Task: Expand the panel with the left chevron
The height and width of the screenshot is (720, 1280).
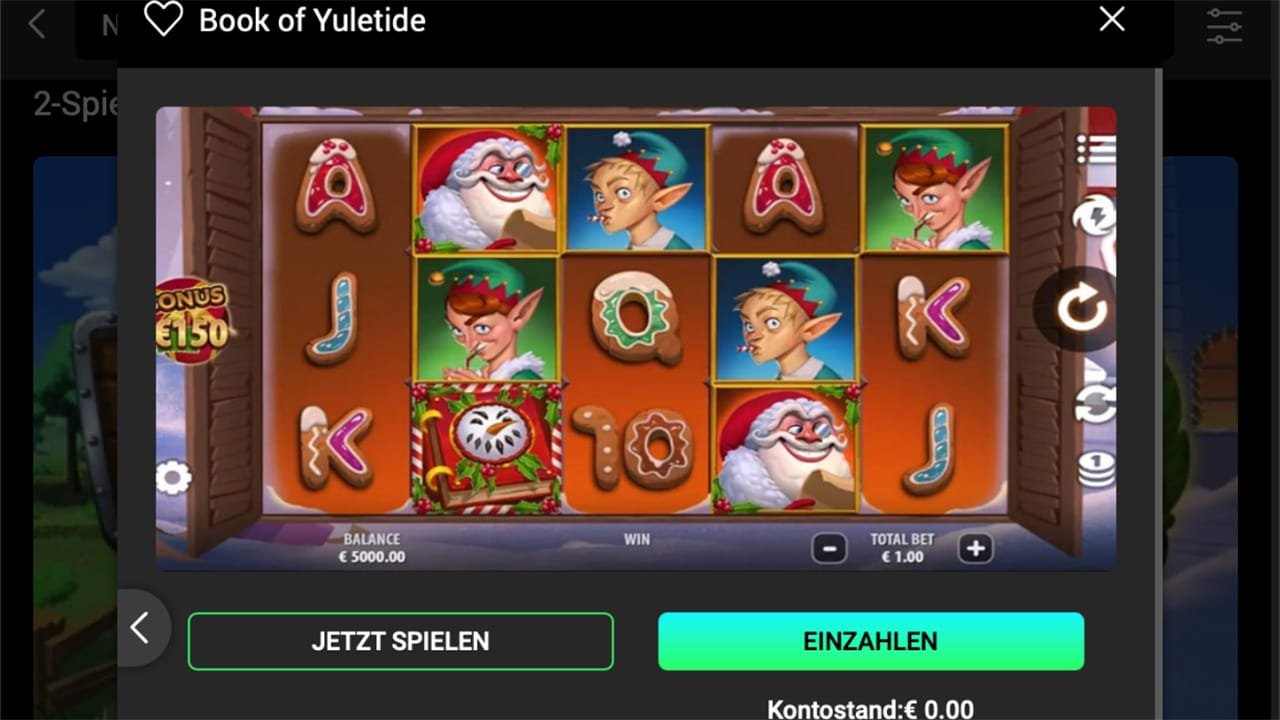Action: coord(139,628)
